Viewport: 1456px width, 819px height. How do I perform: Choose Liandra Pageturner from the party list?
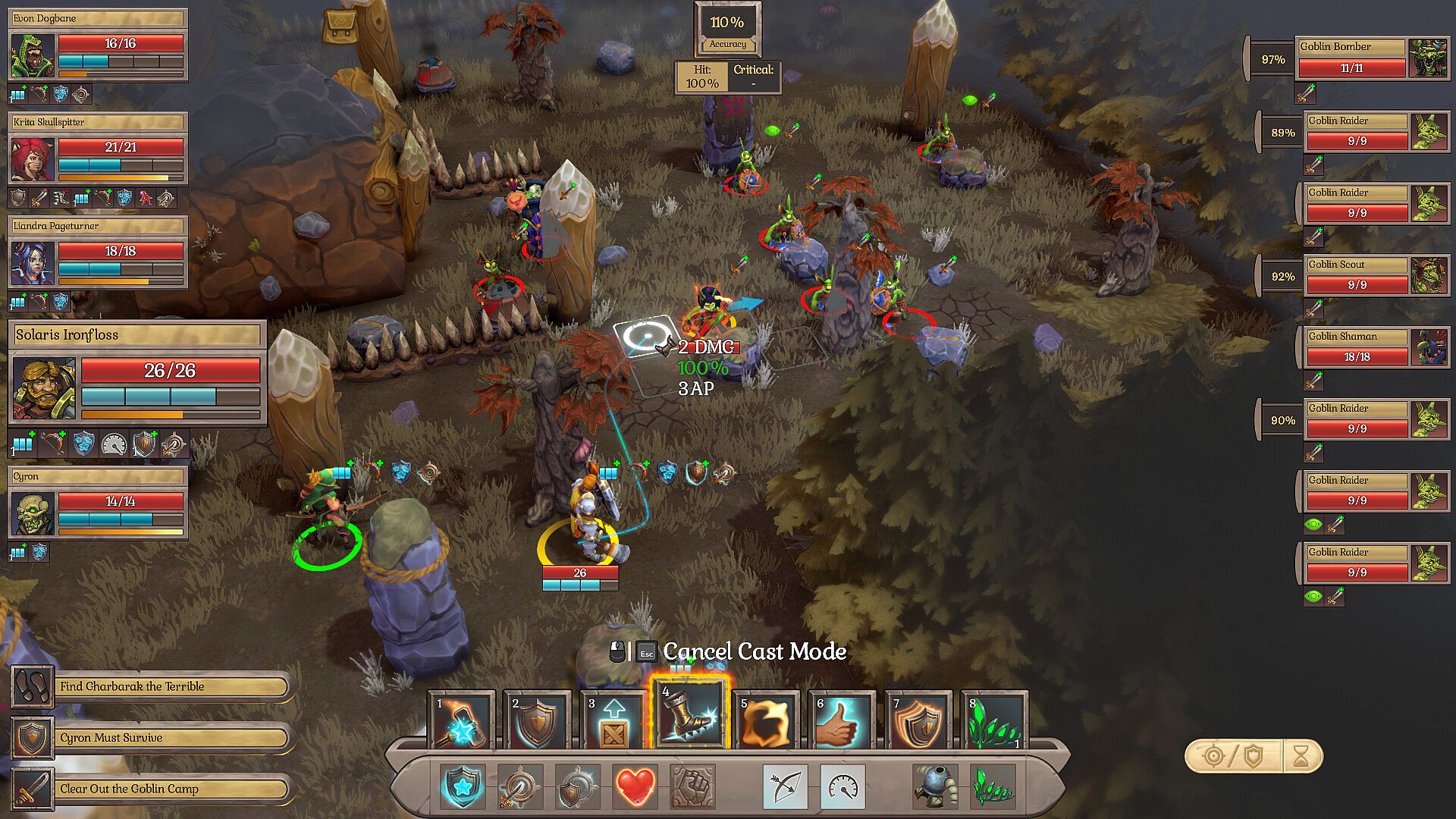pyautogui.click(x=33, y=262)
